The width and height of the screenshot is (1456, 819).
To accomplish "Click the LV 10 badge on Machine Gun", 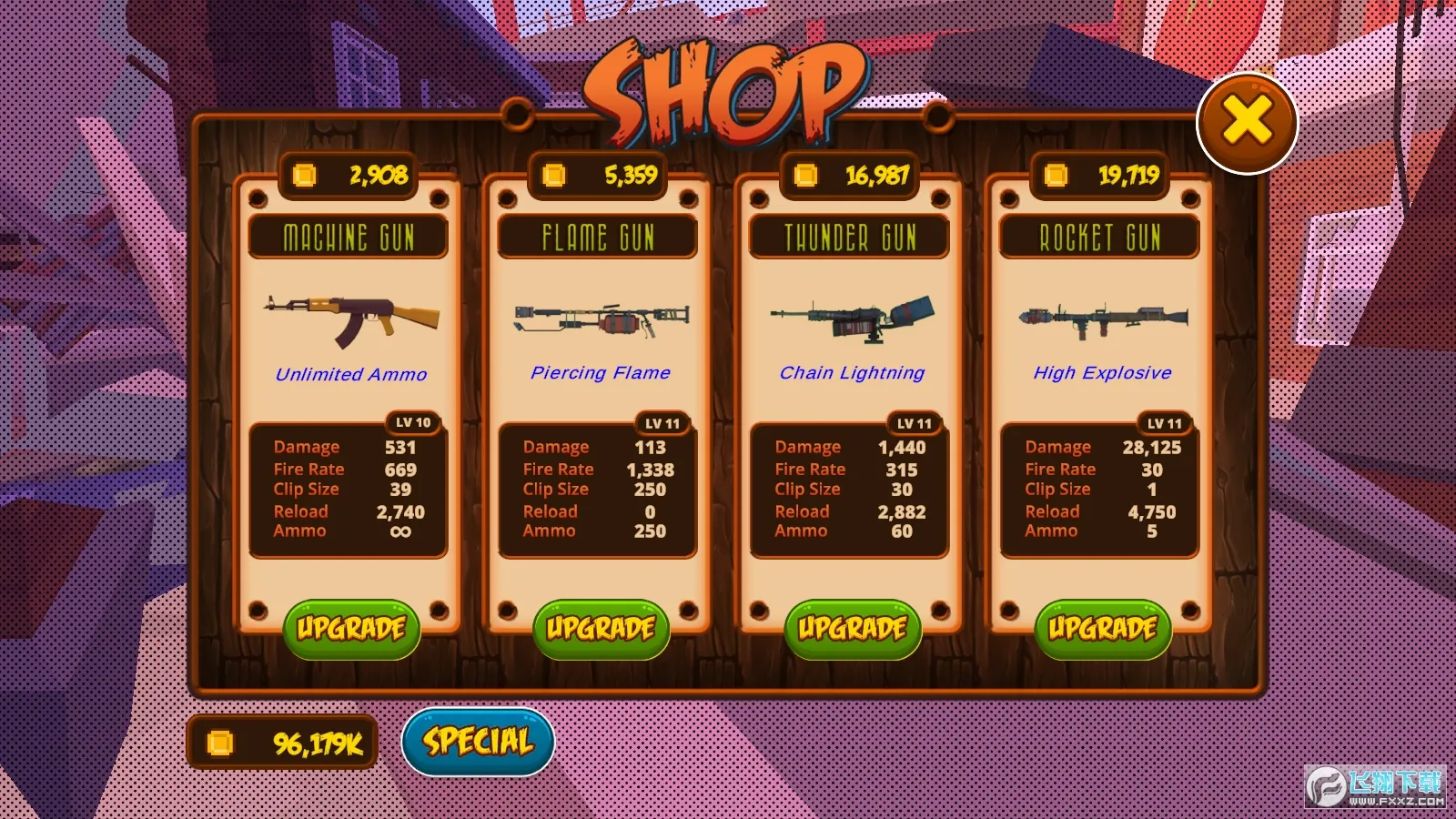I will [x=411, y=422].
